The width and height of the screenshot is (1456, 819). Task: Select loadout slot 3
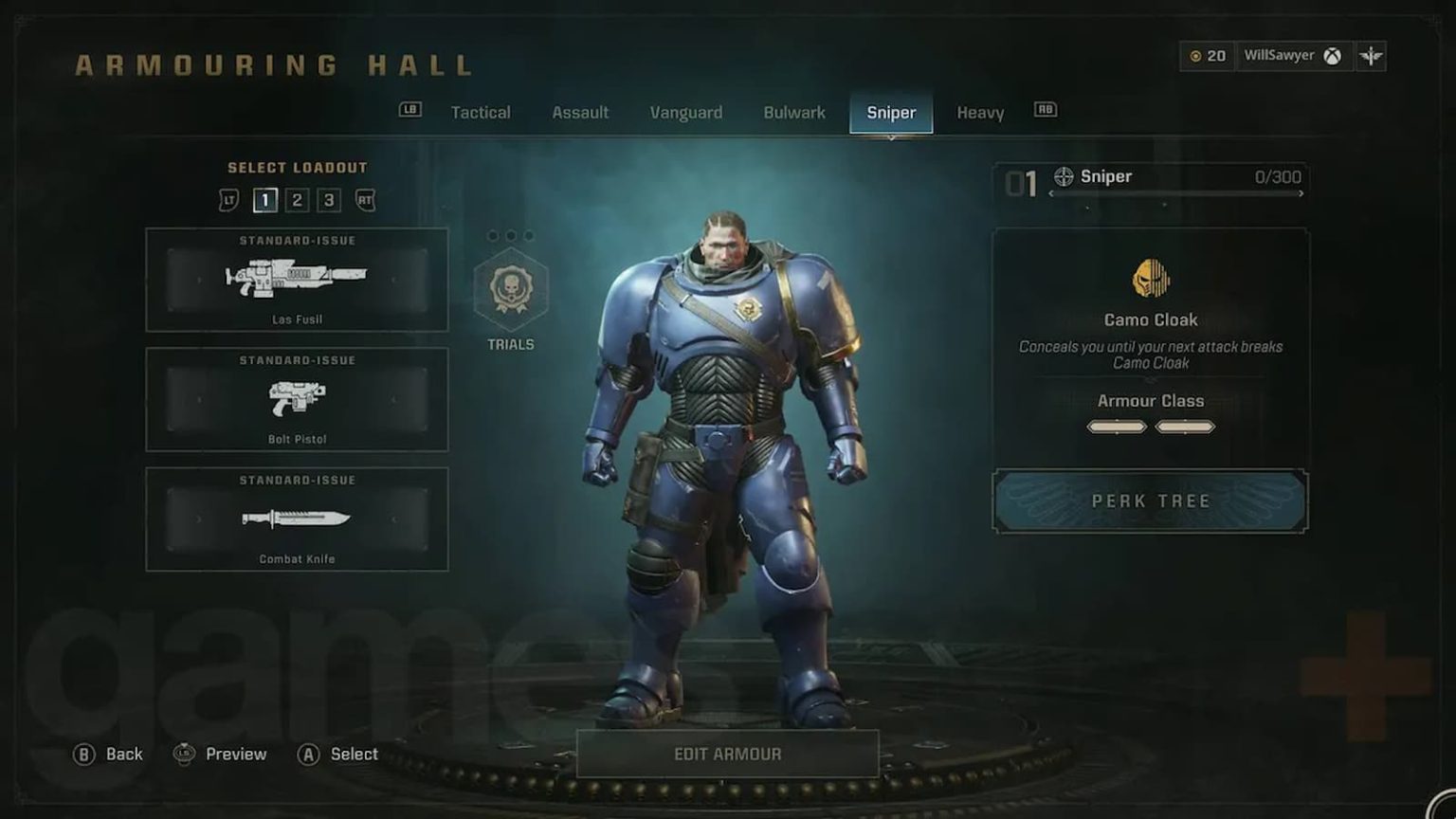pyautogui.click(x=331, y=200)
